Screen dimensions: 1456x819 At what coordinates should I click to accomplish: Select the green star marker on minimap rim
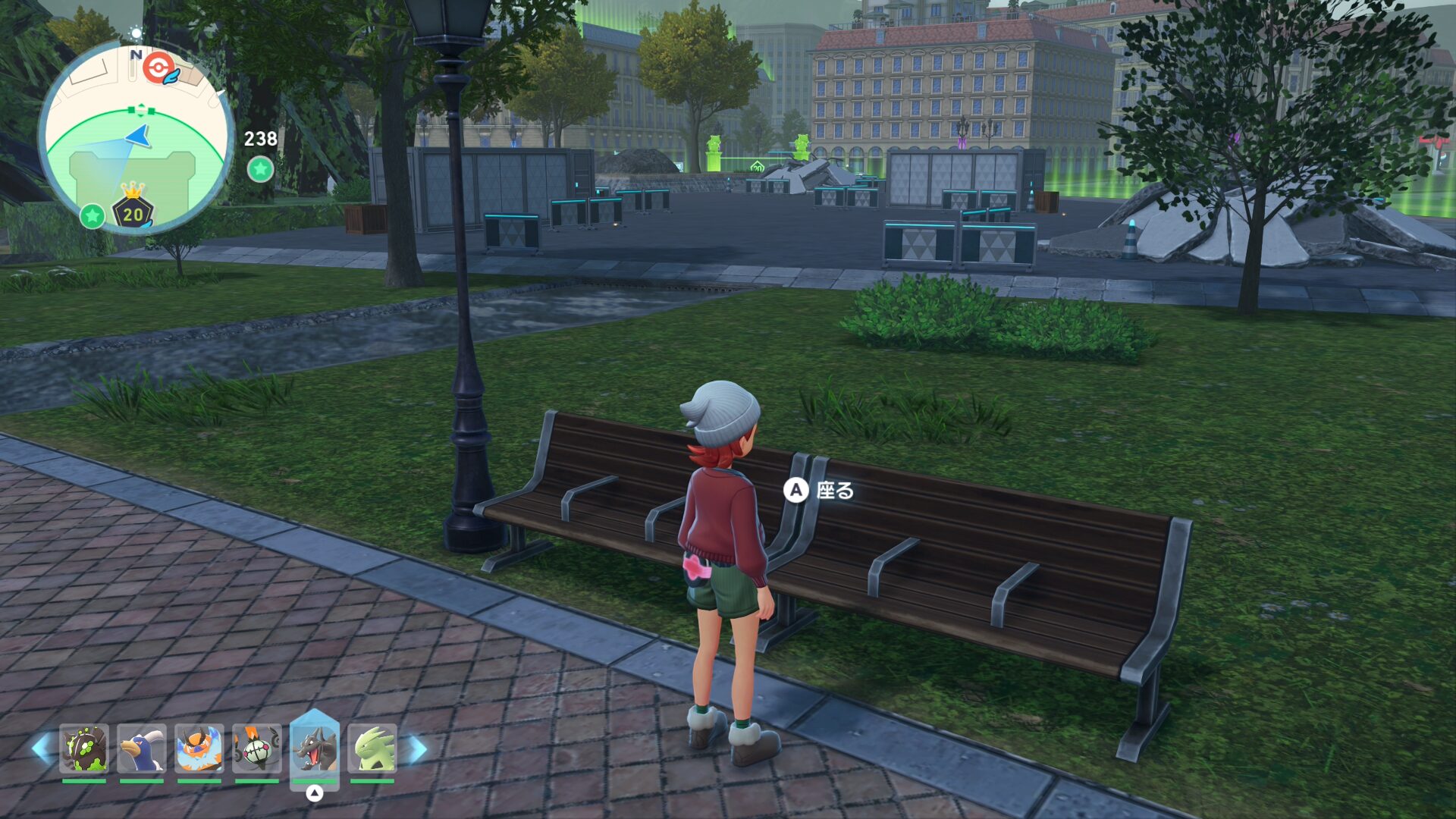click(93, 216)
